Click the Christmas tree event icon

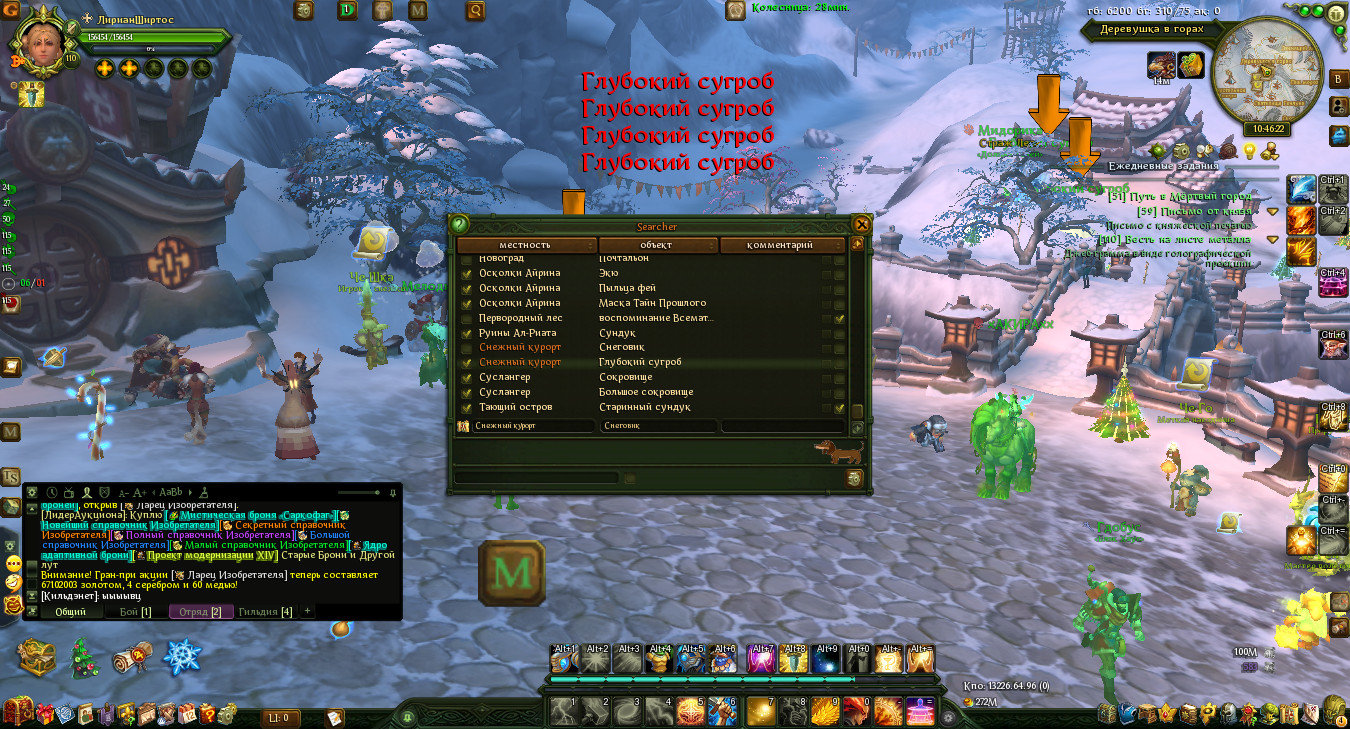[x=82, y=659]
